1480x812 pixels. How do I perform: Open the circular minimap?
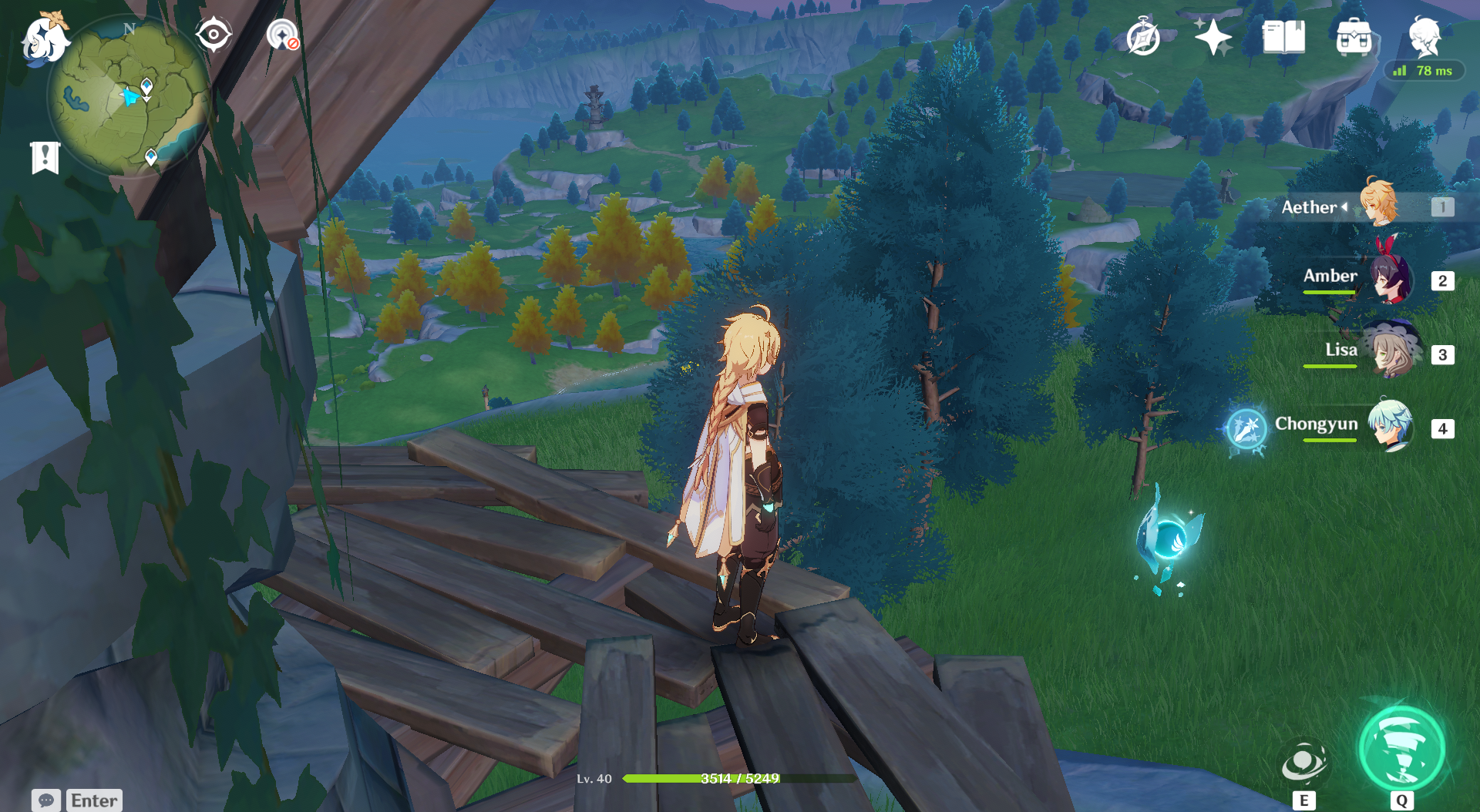[128, 97]
